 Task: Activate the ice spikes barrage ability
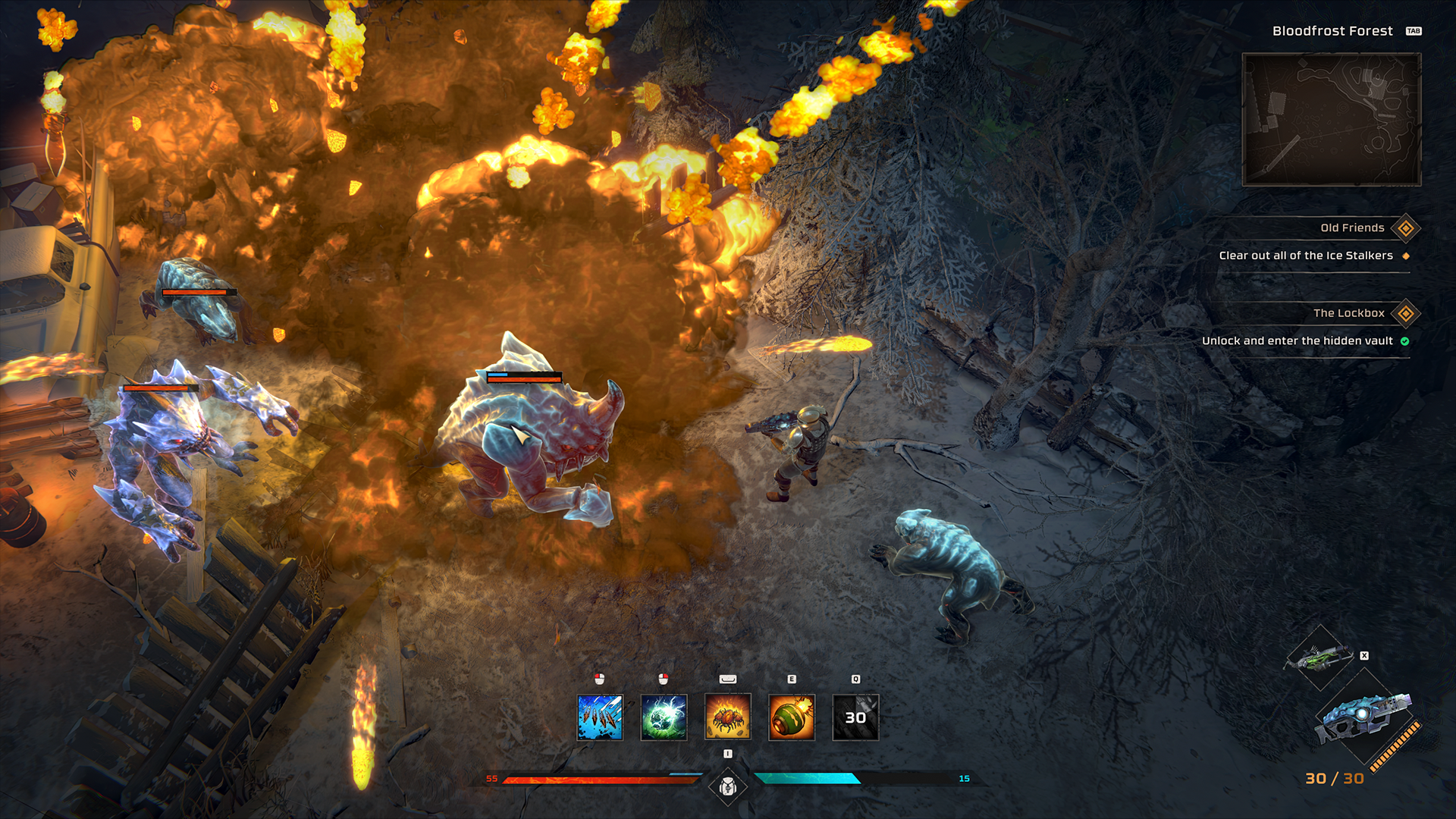(x=600, y=717)
